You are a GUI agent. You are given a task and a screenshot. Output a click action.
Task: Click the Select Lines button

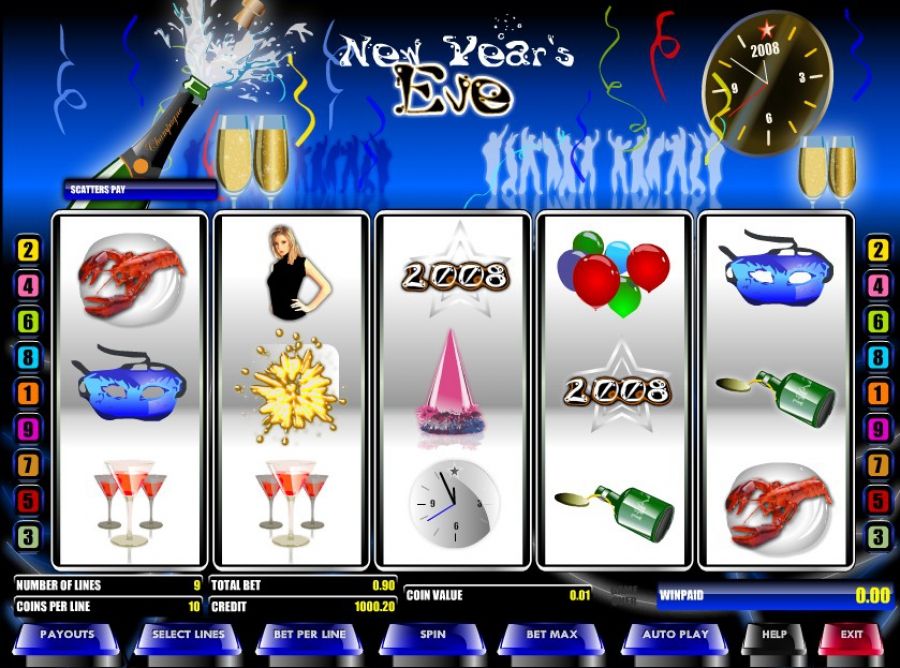(189, 635)
